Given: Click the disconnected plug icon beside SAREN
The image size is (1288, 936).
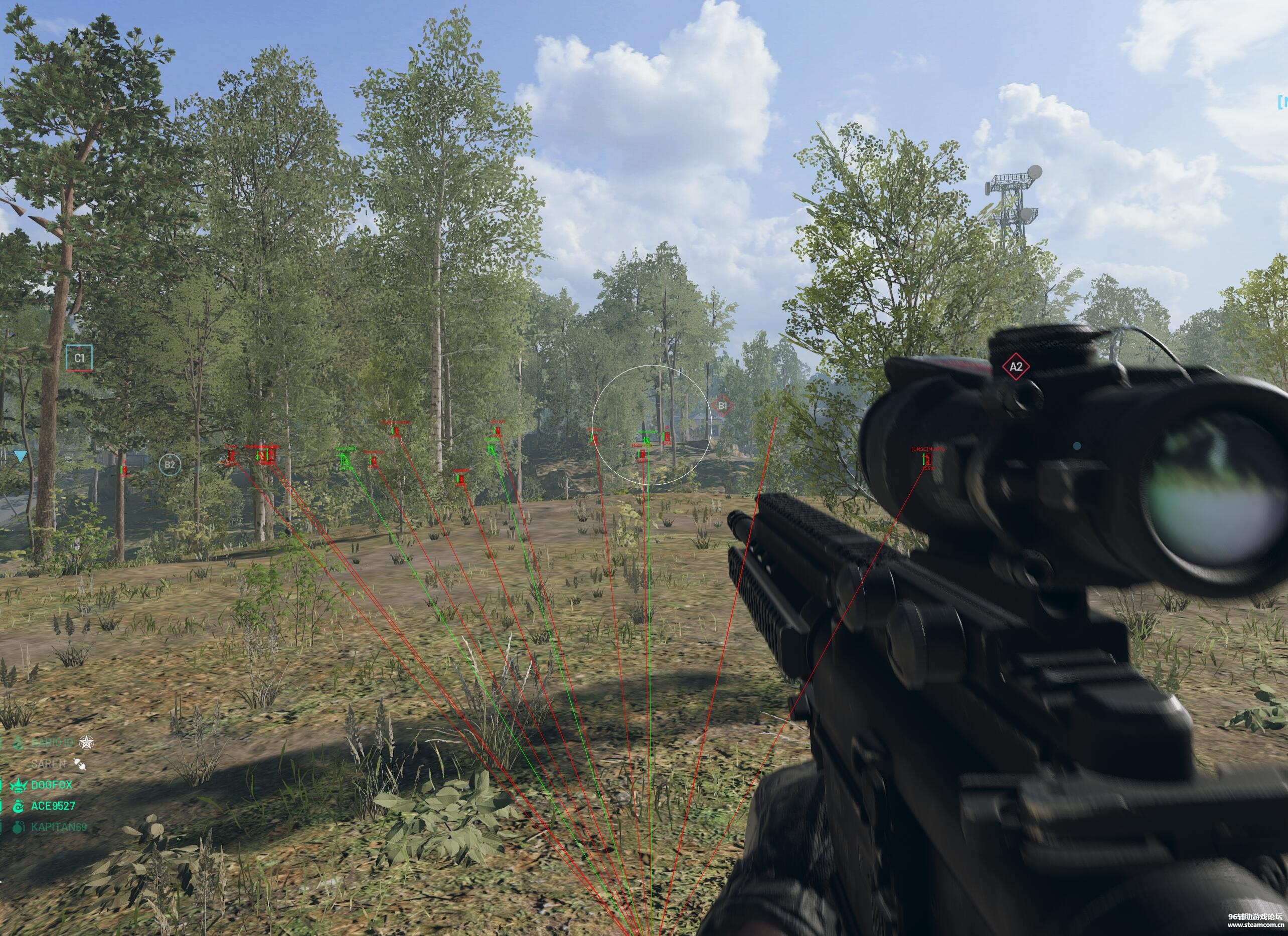Looking at the screenshot, I should coord(80,765).
